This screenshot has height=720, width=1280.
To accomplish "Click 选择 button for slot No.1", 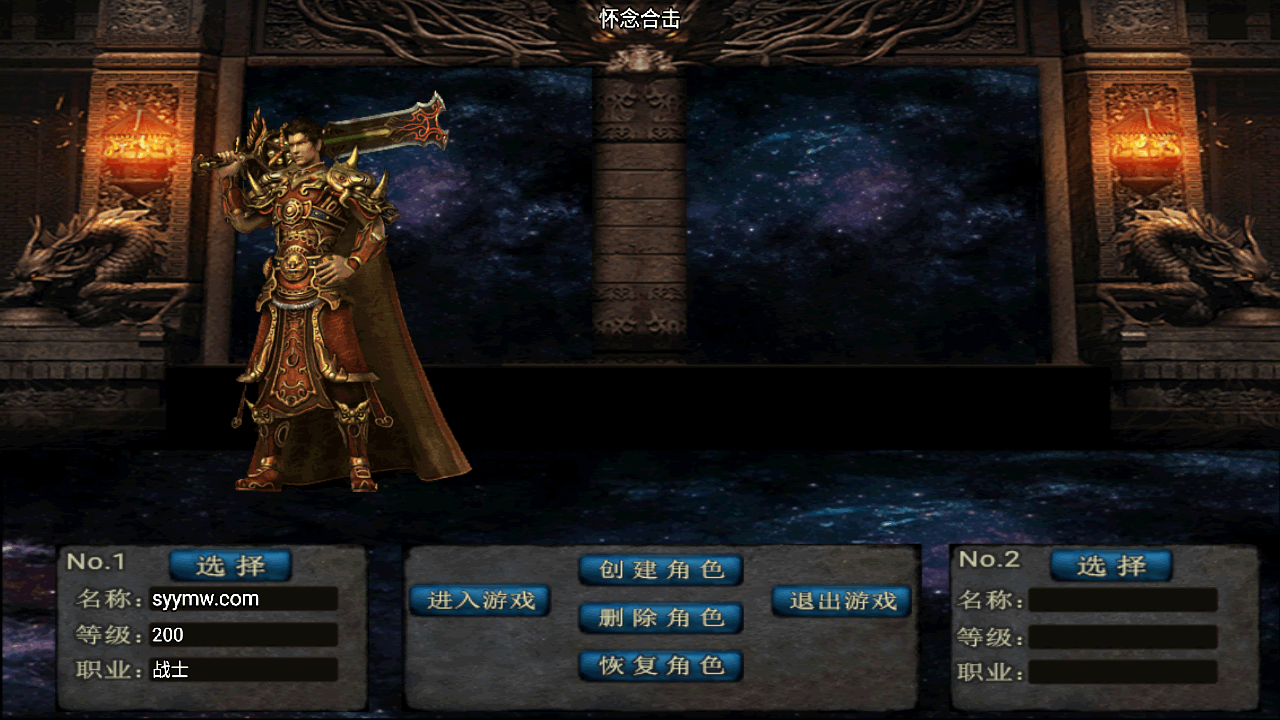I will (230, 566).
